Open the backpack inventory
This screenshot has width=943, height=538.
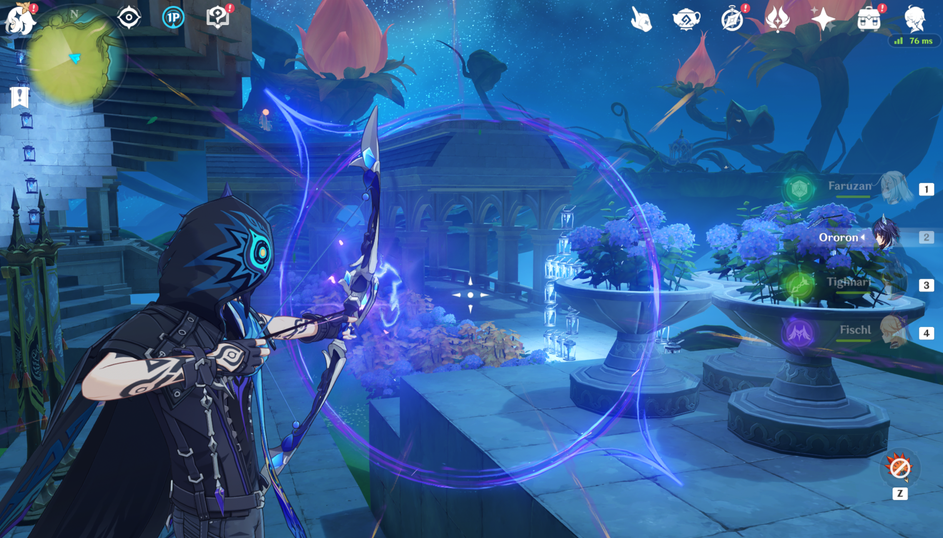click(869, 19)
